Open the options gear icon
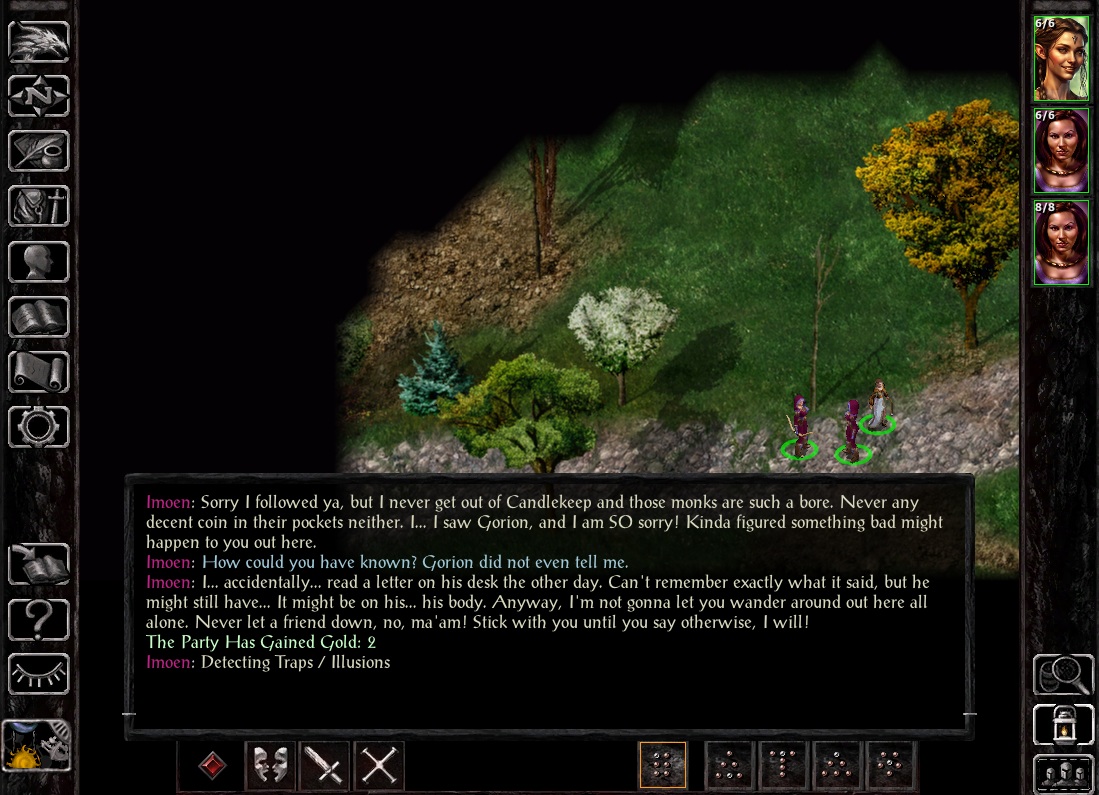The height and width of the screenshot is (795, 1099). coord(39,427)
